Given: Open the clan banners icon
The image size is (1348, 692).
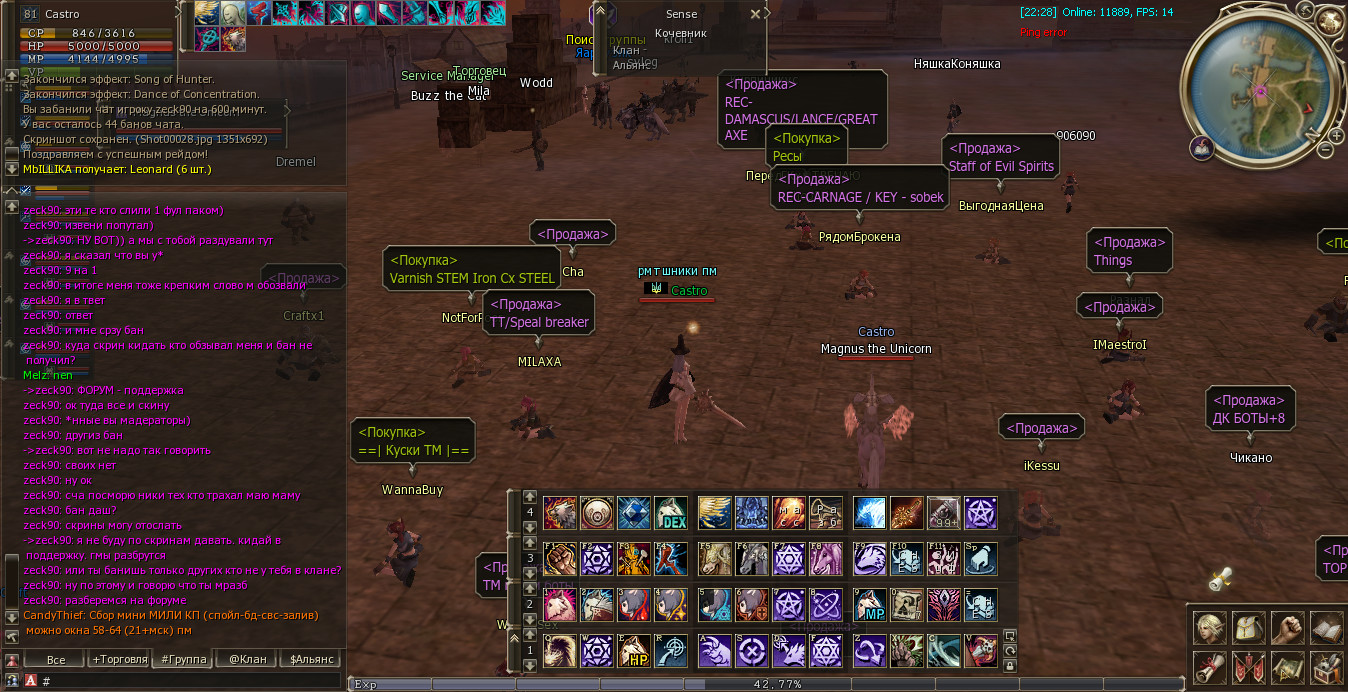Looking at the screenshot, I should pos(1249,667).
